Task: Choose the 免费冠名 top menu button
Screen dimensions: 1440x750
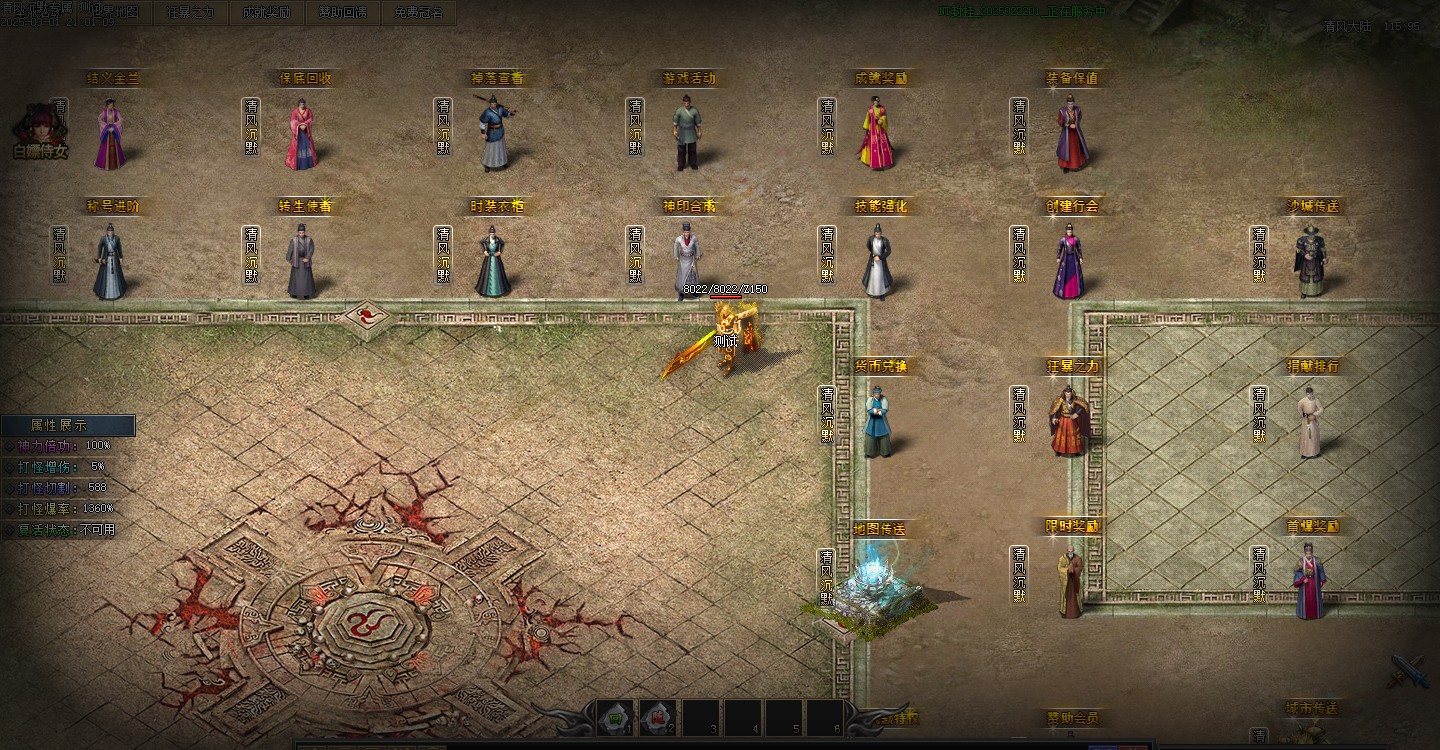Action: [418, 13]
